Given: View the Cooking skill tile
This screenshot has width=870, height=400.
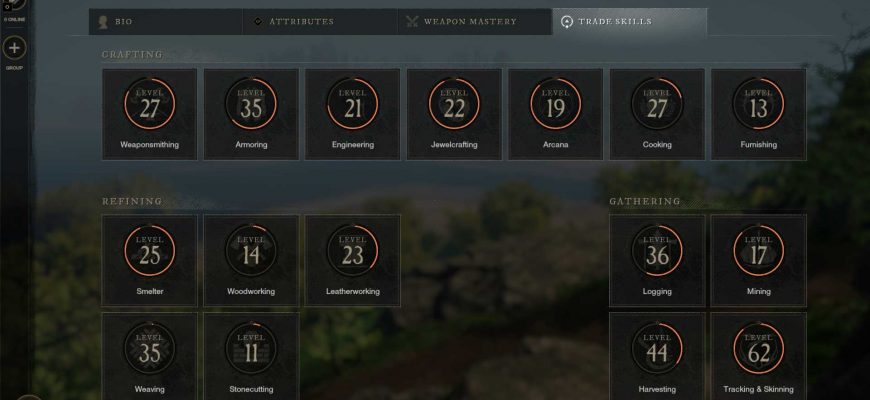Looking at the screenshot, I should (x=657, y=113).
